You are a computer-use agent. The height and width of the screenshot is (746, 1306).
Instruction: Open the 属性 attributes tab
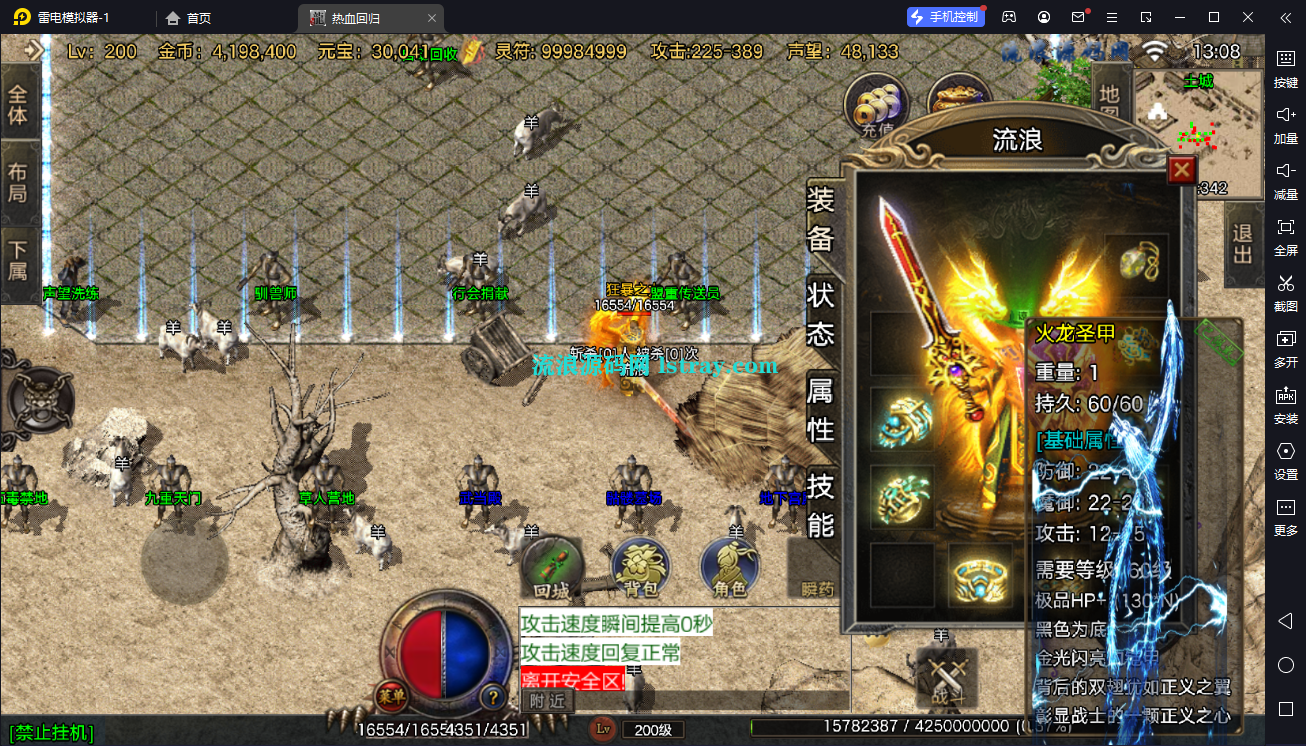pos(820,409)
